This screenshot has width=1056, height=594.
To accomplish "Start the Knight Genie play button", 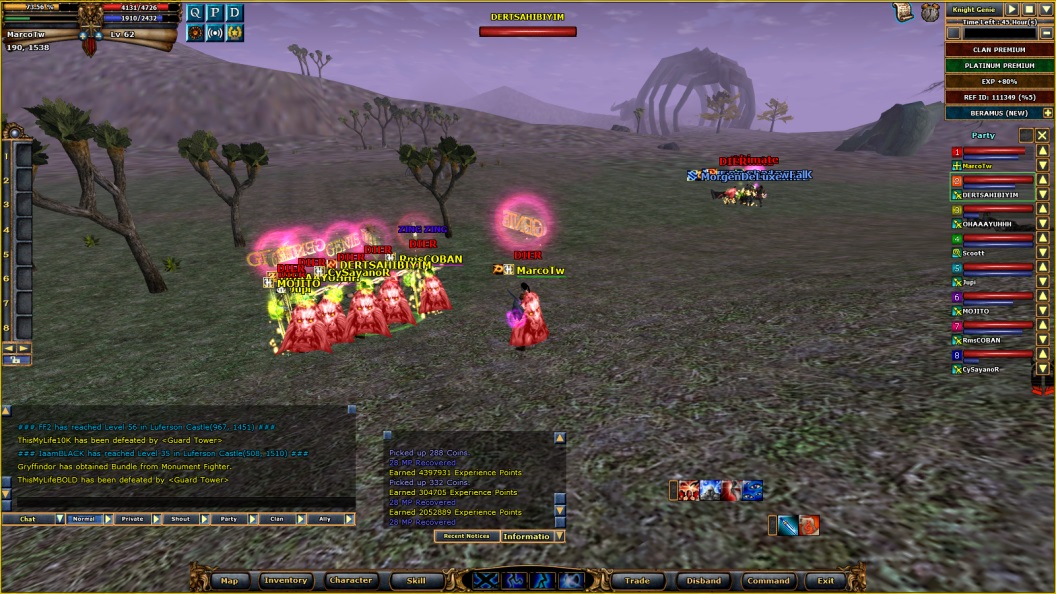I will [1011, 9].
